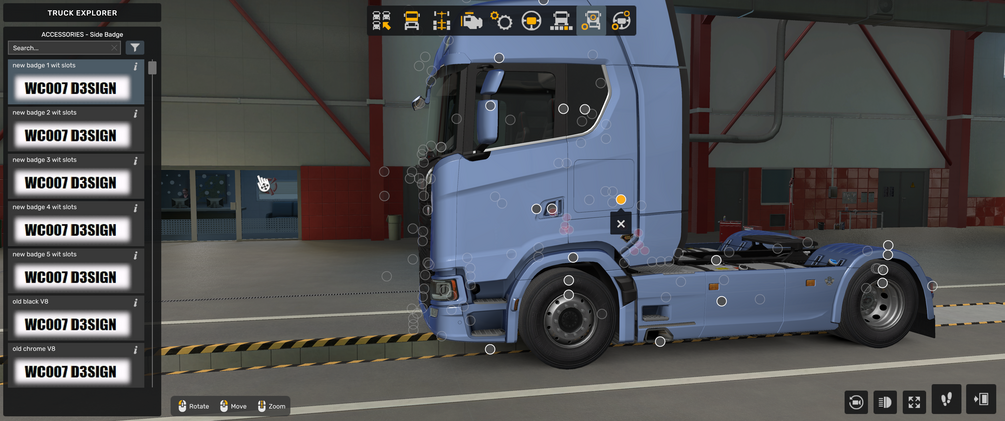Open the truck selection toolbar icon
The image size is (1005, 421).
coord(381,20)
